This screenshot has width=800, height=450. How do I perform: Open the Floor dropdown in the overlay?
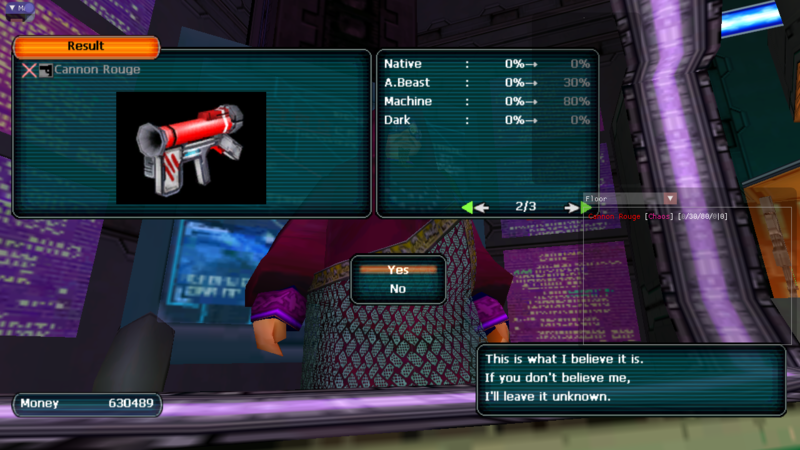[x=671, y=199]
